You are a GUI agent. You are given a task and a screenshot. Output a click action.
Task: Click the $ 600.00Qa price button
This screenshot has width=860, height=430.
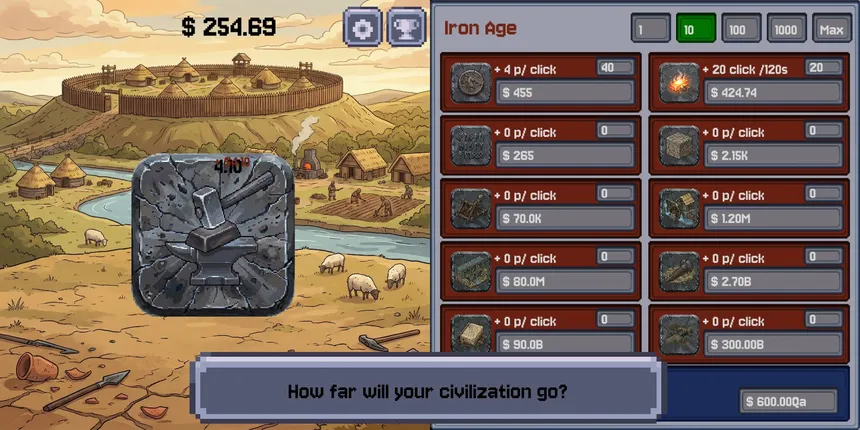pos(789,401)
